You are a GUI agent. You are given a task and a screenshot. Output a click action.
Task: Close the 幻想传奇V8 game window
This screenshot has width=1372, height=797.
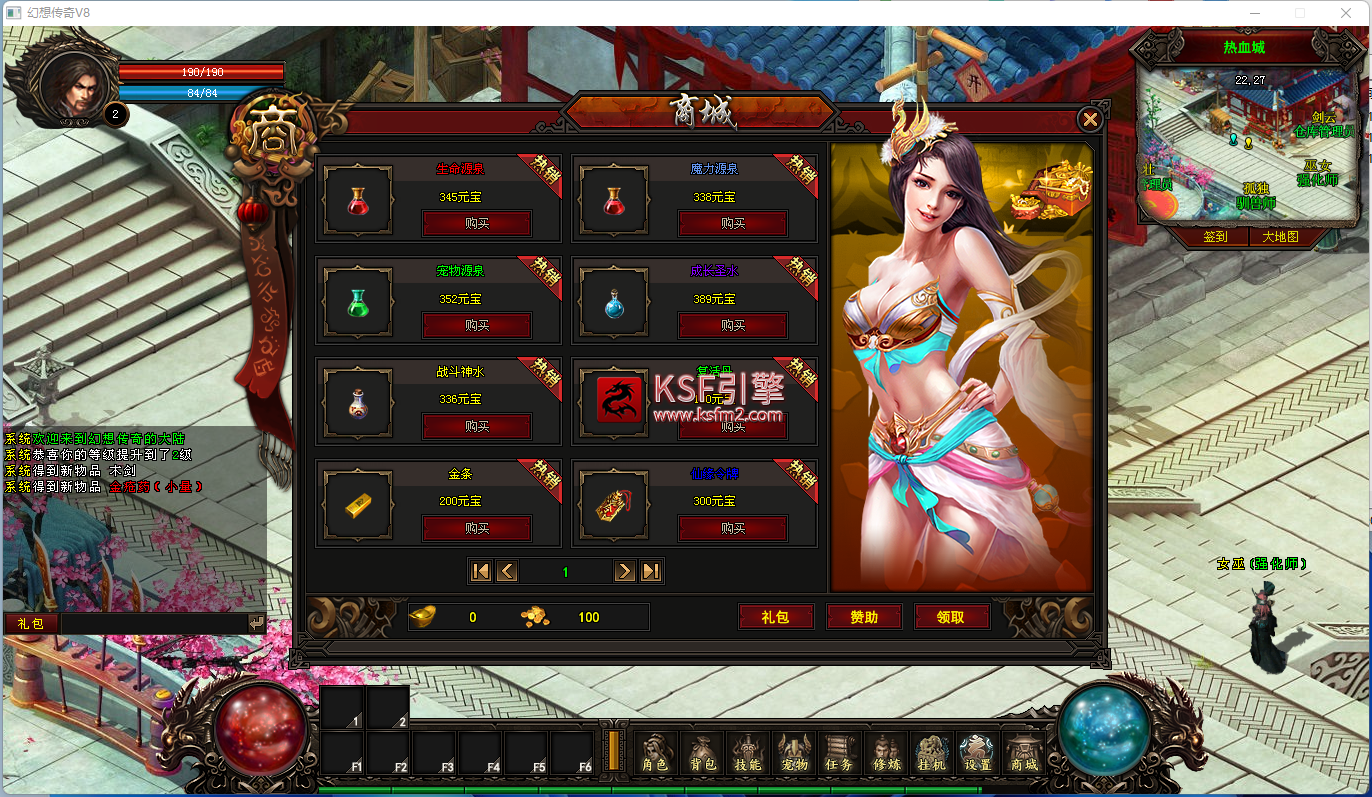1346,13
